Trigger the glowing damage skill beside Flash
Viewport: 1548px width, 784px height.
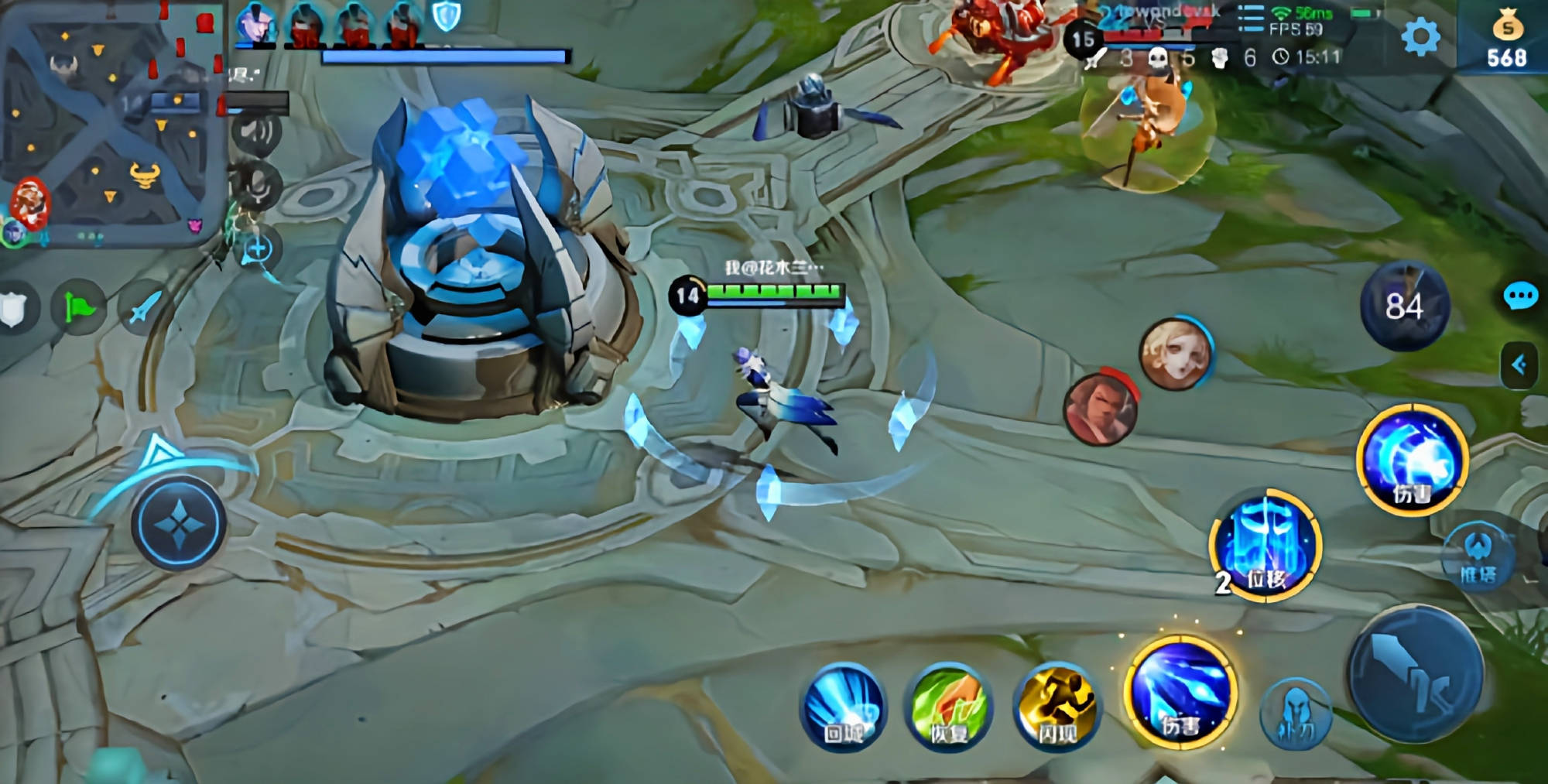(1180, 694)
